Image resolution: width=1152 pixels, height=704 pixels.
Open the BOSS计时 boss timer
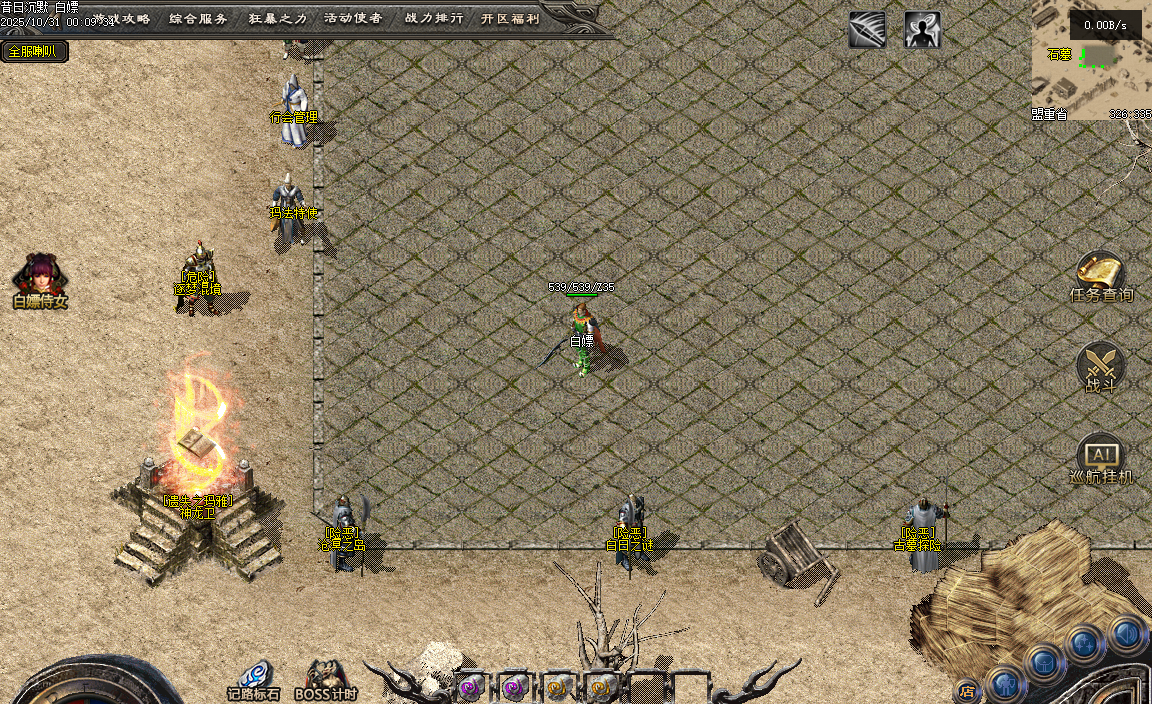(326, 679)
